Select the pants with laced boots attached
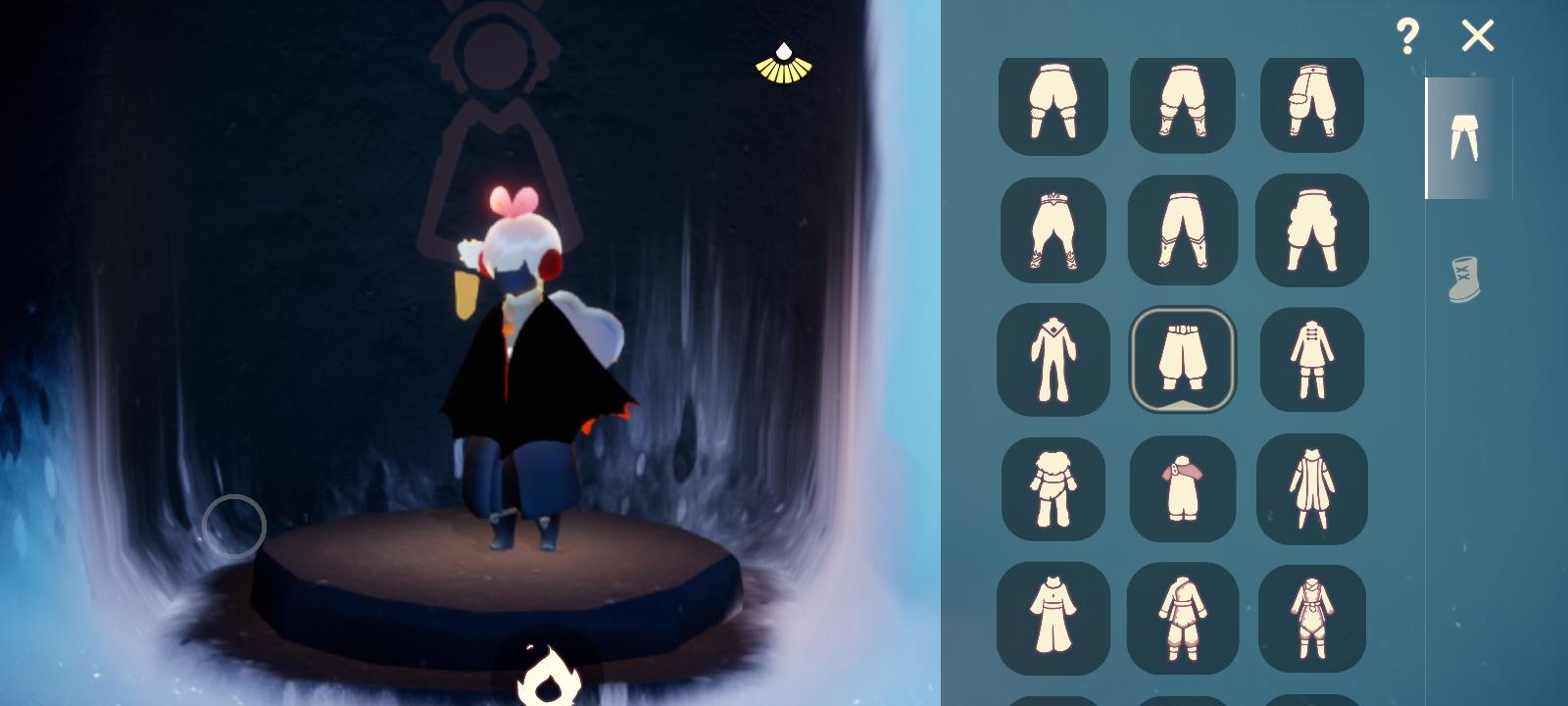This screenshot has height=706, width=1568. click(x=1053, y=230)
